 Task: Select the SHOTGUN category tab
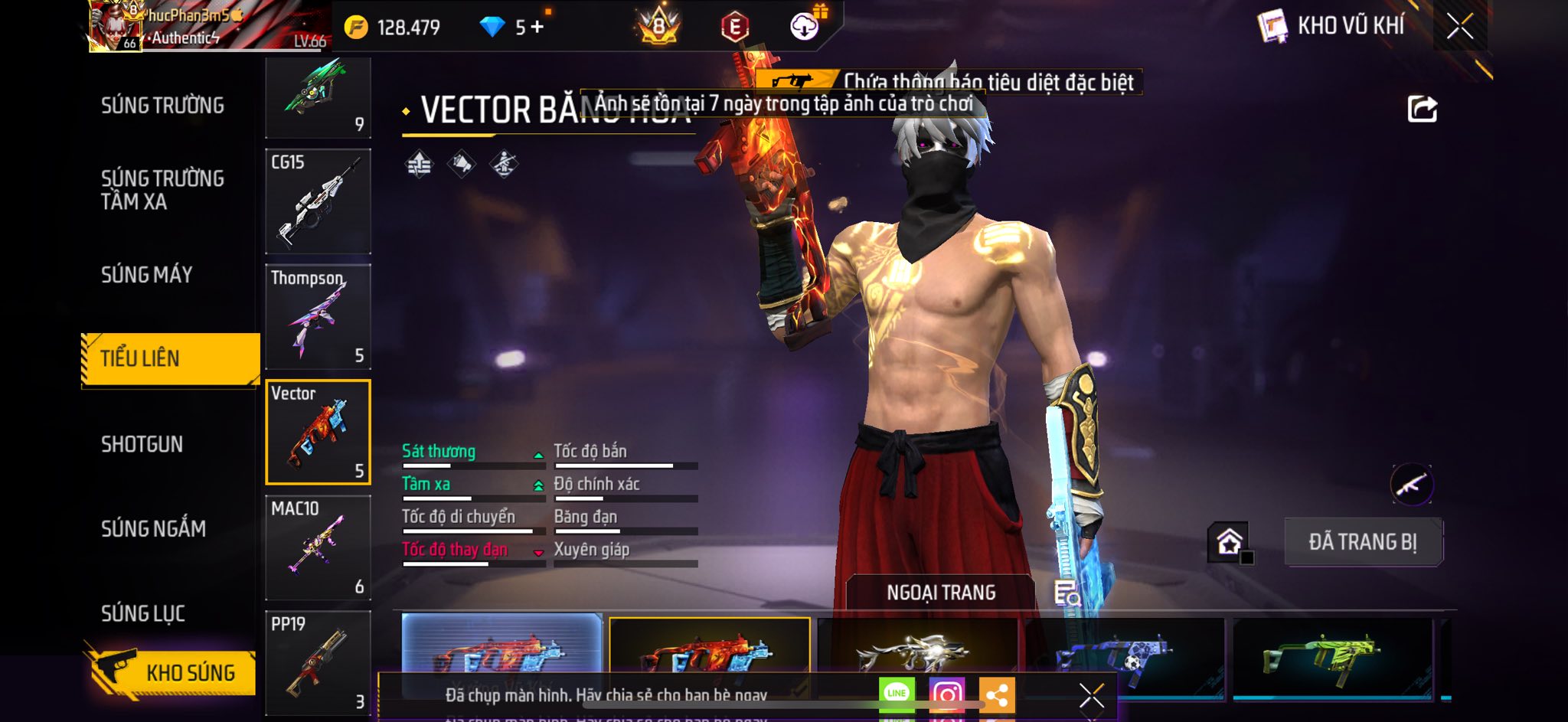[x=142, y=444]
